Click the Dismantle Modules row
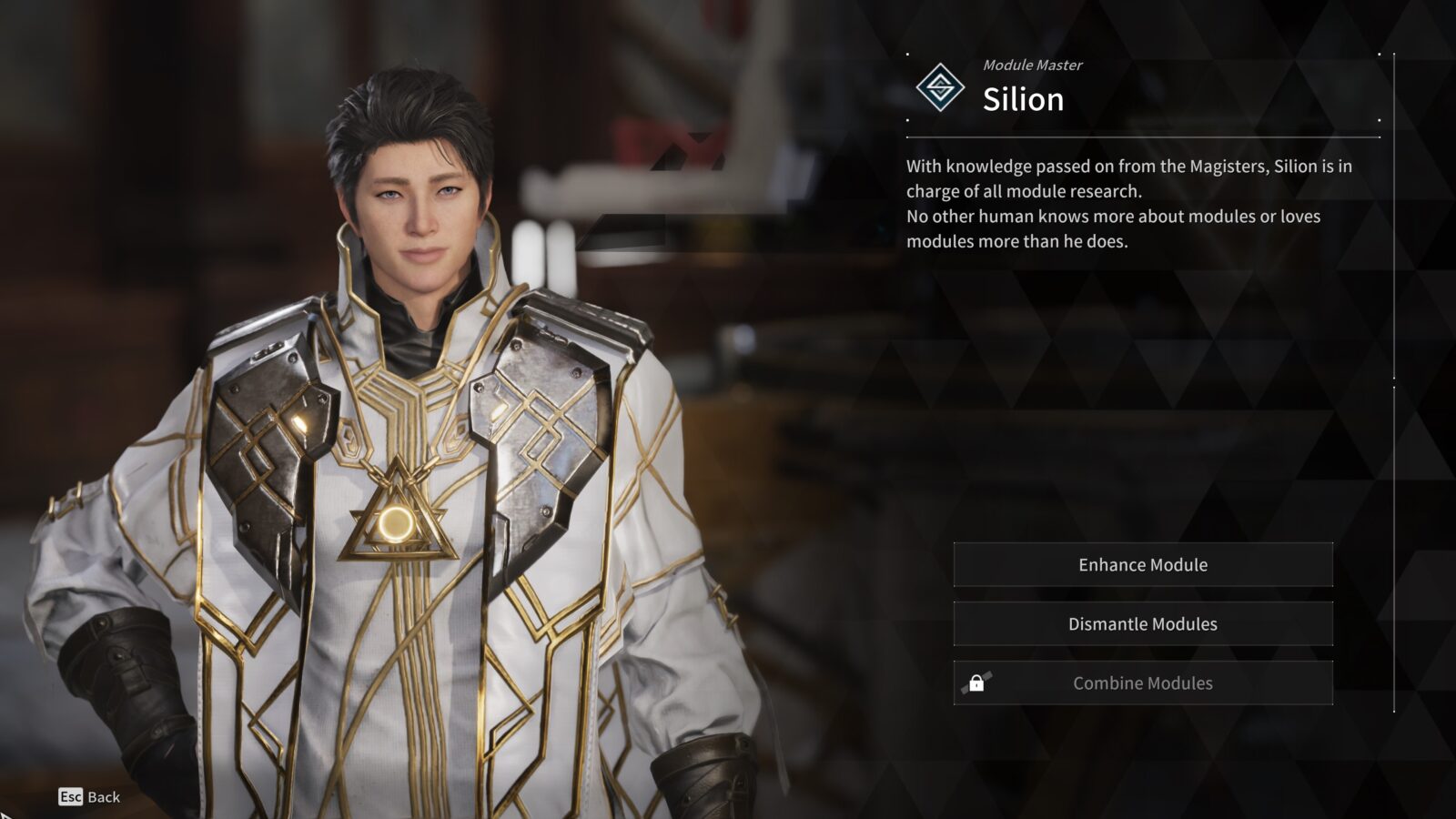Image resolution: width=1456 pixels, height=819 pixels. tap(1143, 624)
